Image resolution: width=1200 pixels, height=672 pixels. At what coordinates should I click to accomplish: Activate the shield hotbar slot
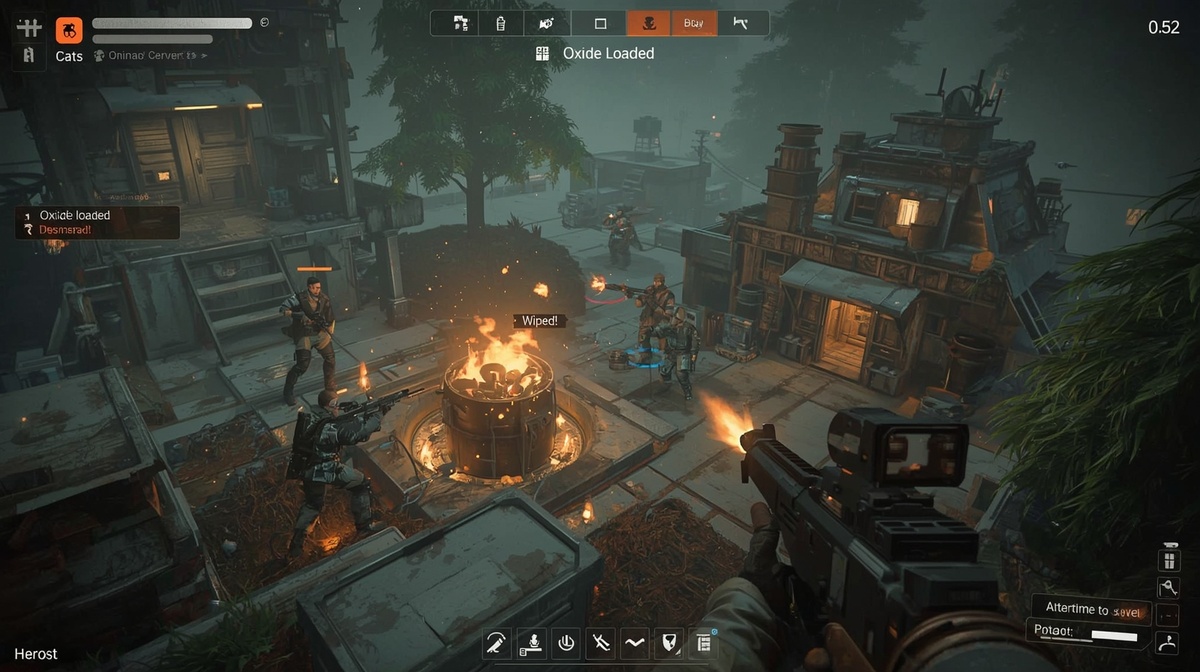(668, 644)
